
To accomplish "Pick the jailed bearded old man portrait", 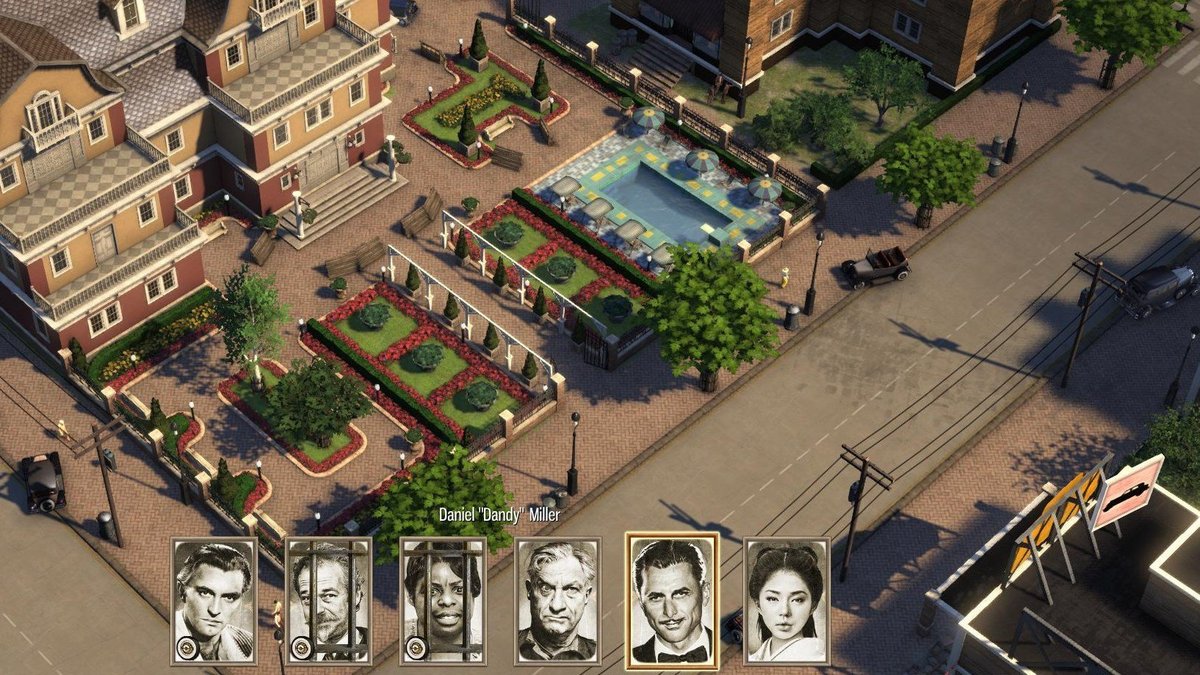I will click(329, 601).
